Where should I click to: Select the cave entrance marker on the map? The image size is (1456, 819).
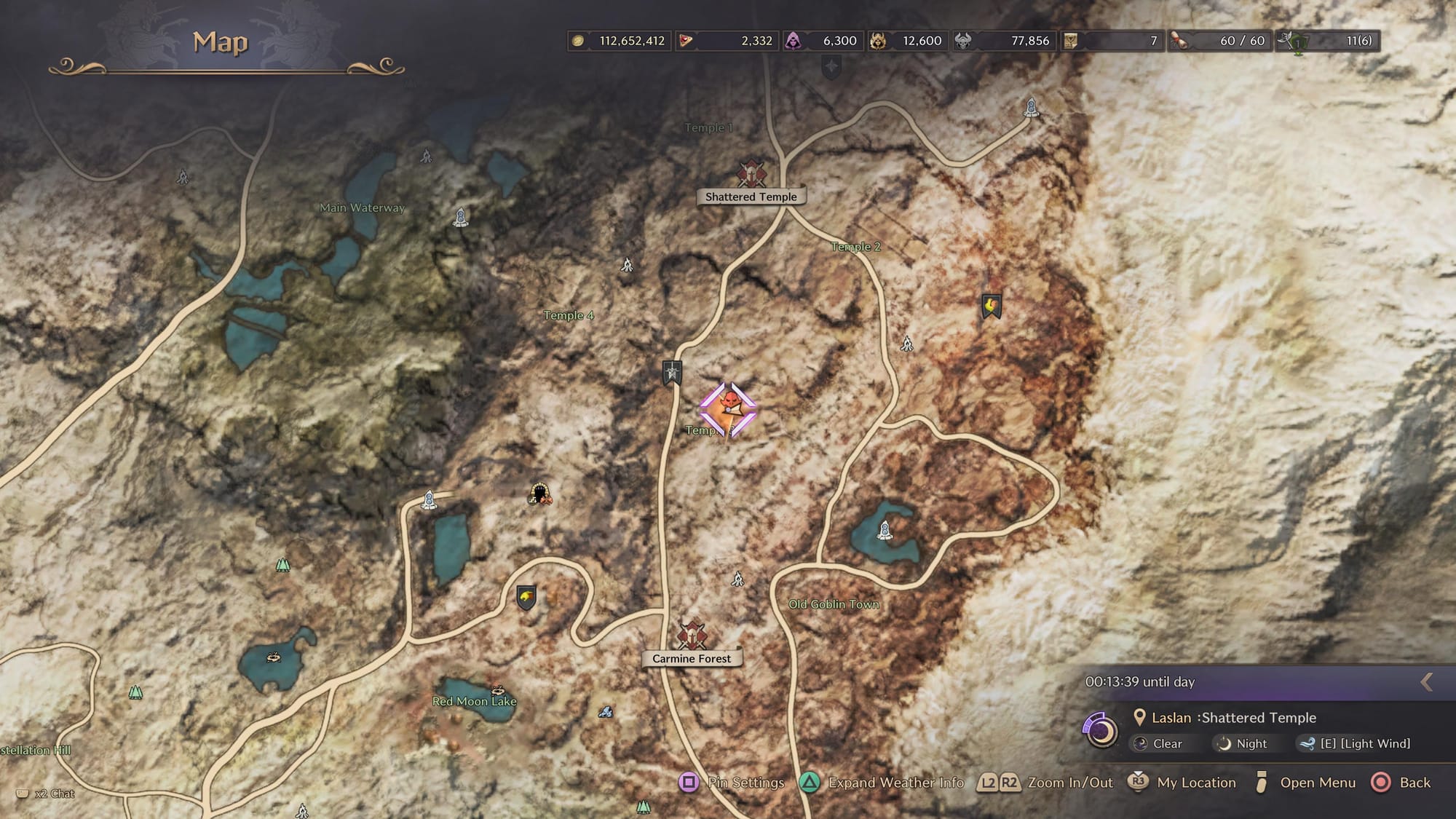point(539,494)
